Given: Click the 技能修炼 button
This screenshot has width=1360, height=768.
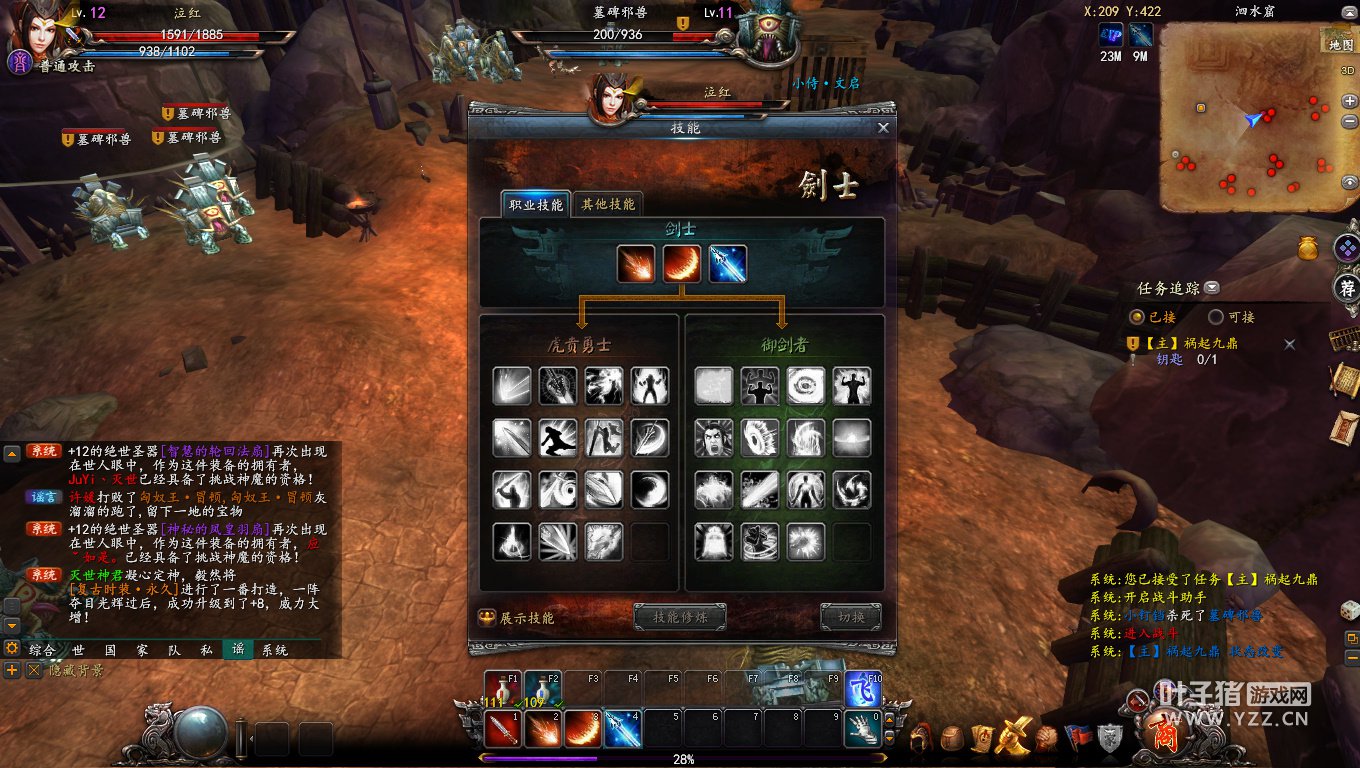Looking at the screenshot, I should point(680,617).
